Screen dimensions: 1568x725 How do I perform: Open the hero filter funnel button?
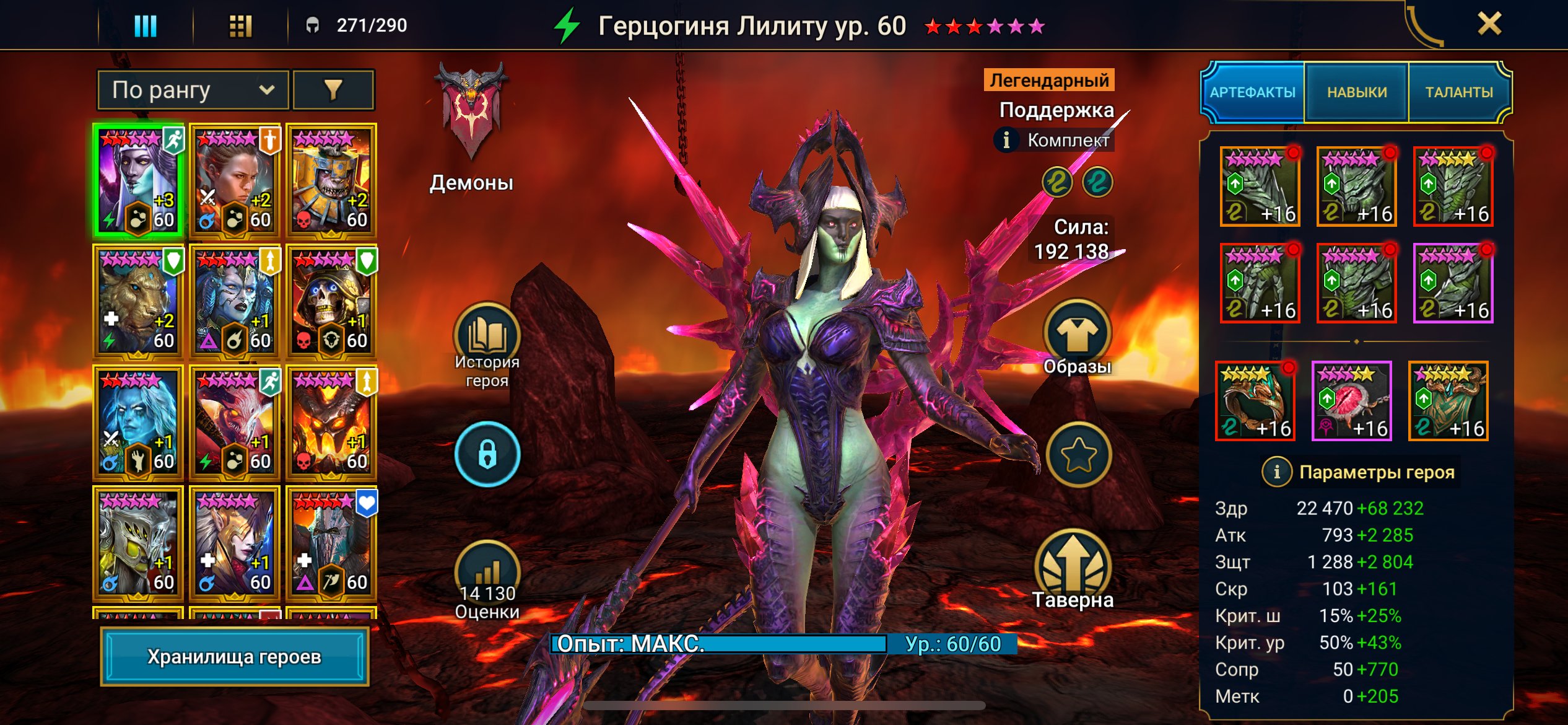point(333,90)
